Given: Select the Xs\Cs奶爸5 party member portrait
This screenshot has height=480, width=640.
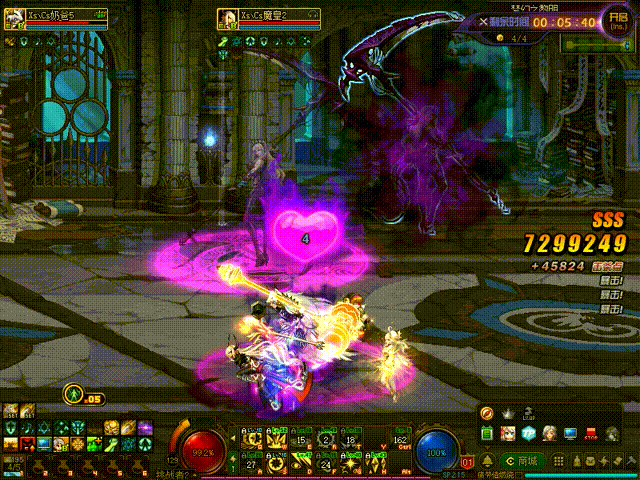Looking at the screenshot, I should coord(14,17).
